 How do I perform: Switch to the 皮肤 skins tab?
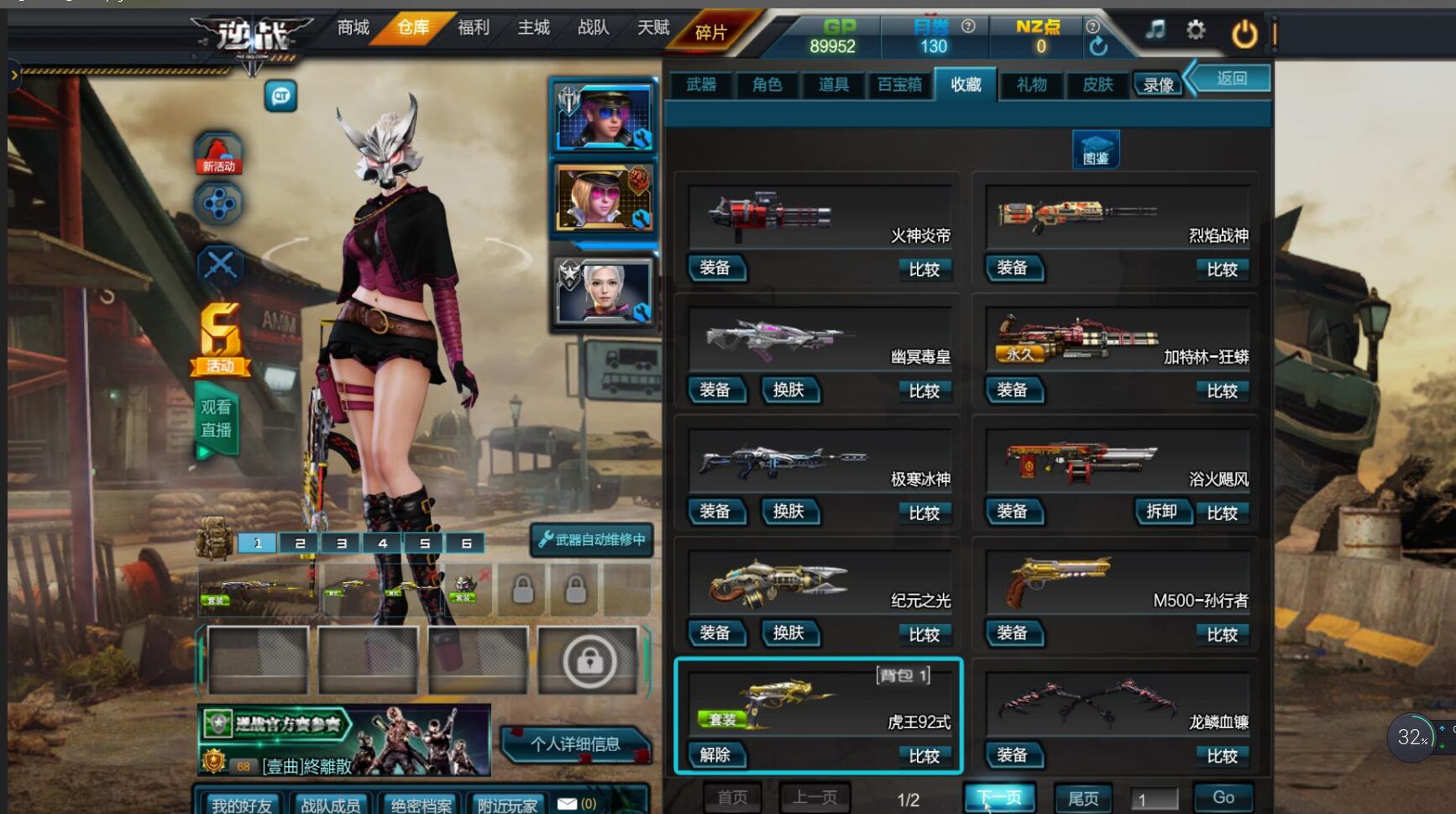pyautogui.click(x=1097, y=84)
